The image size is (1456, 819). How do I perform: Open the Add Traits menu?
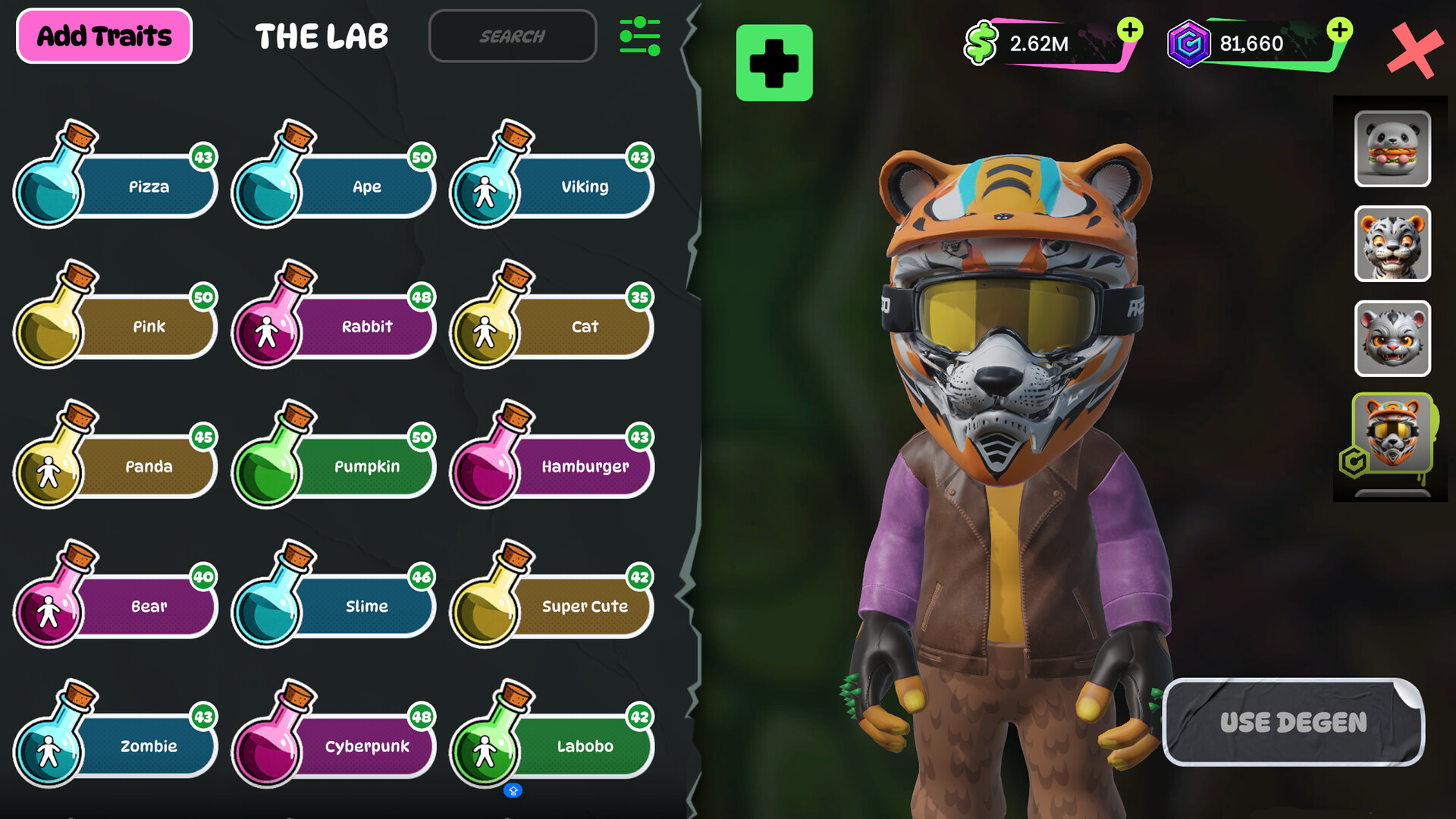[103, 35]
